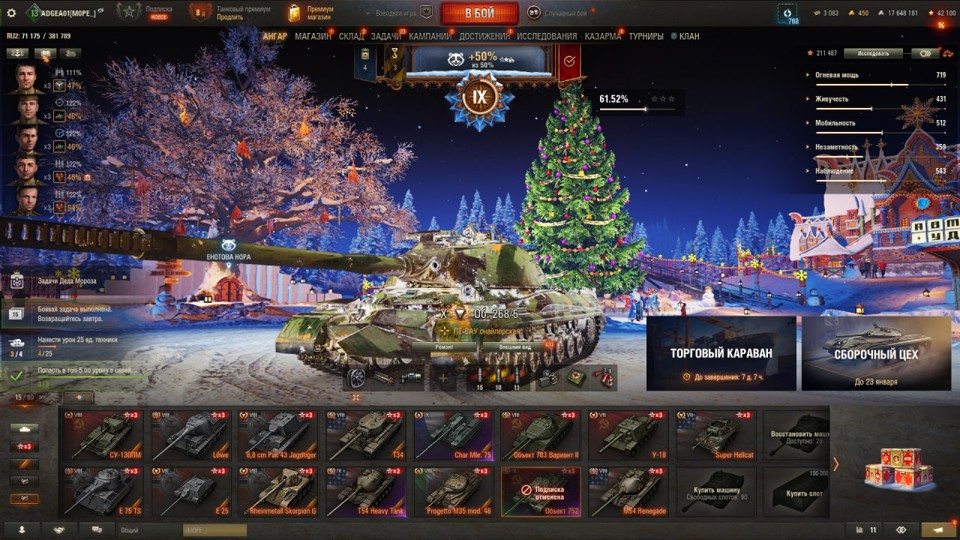Image resolution: width=960 pixels, height=540 pixels.
Task: Open the ТУРНИРЫ tab
Action: [645, 36]
